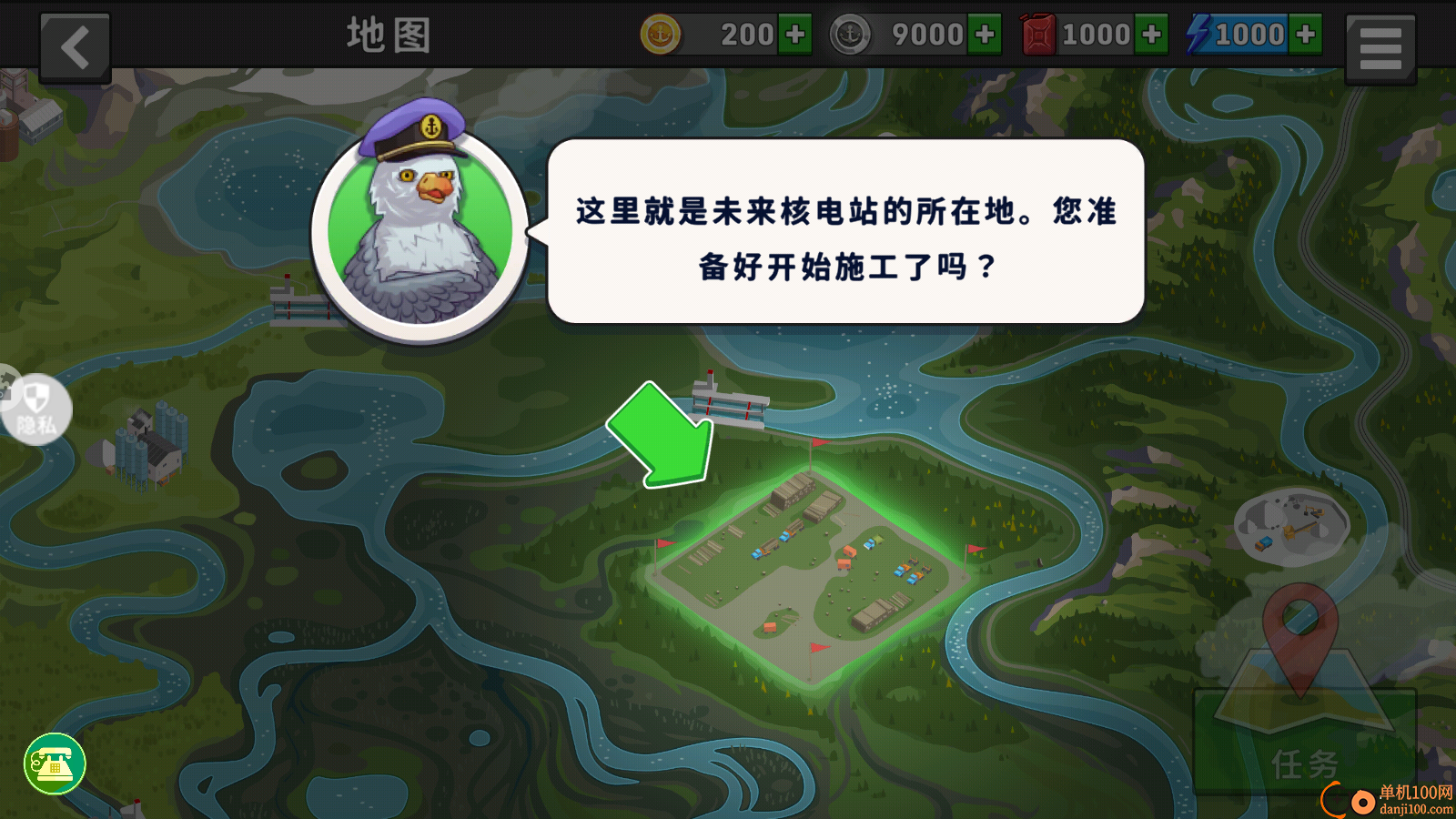Add coins with the plus button next to 200

[x=795, y=34]
